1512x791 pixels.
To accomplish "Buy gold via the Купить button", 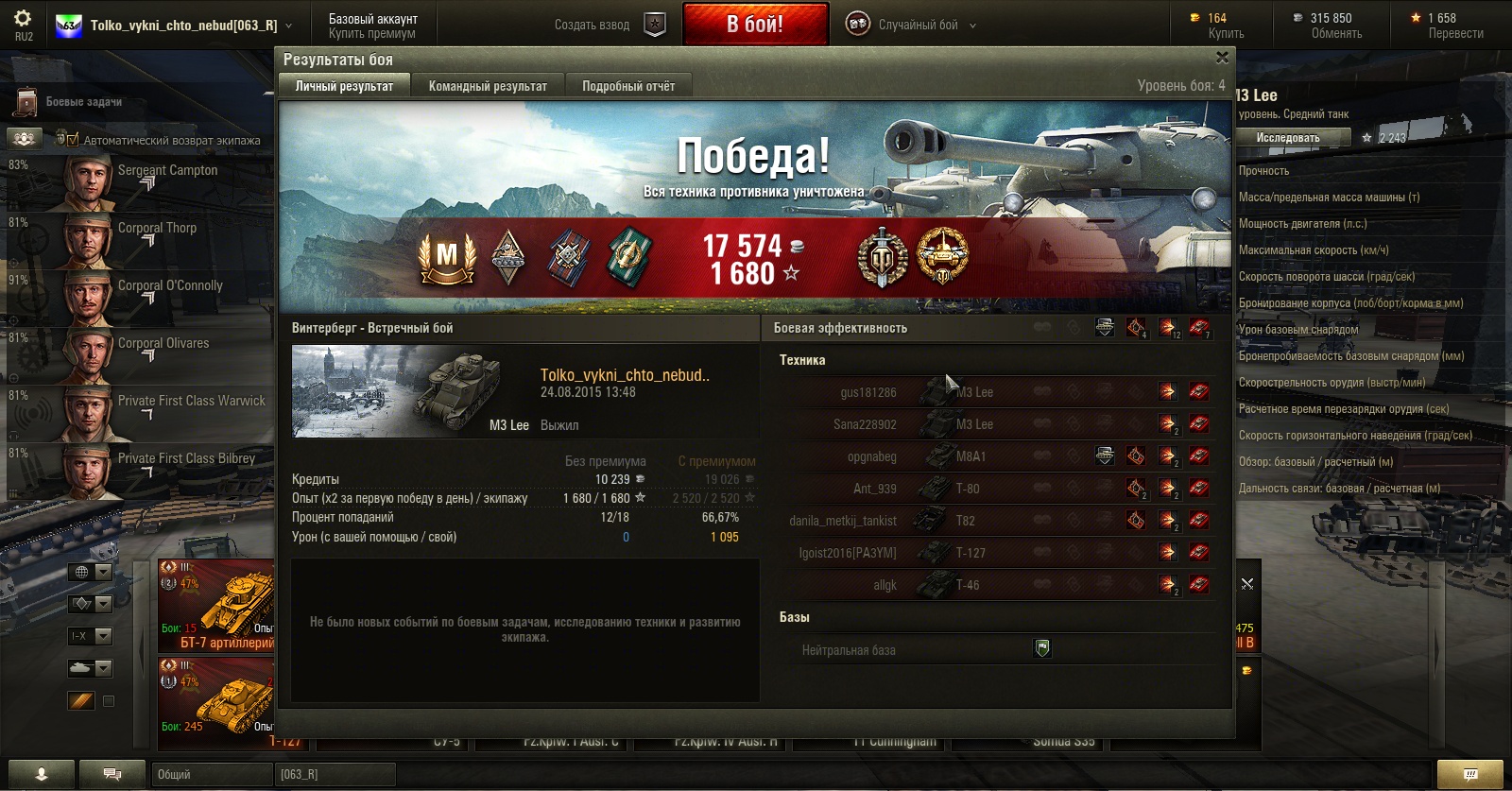I will (x=1226, y=34).
